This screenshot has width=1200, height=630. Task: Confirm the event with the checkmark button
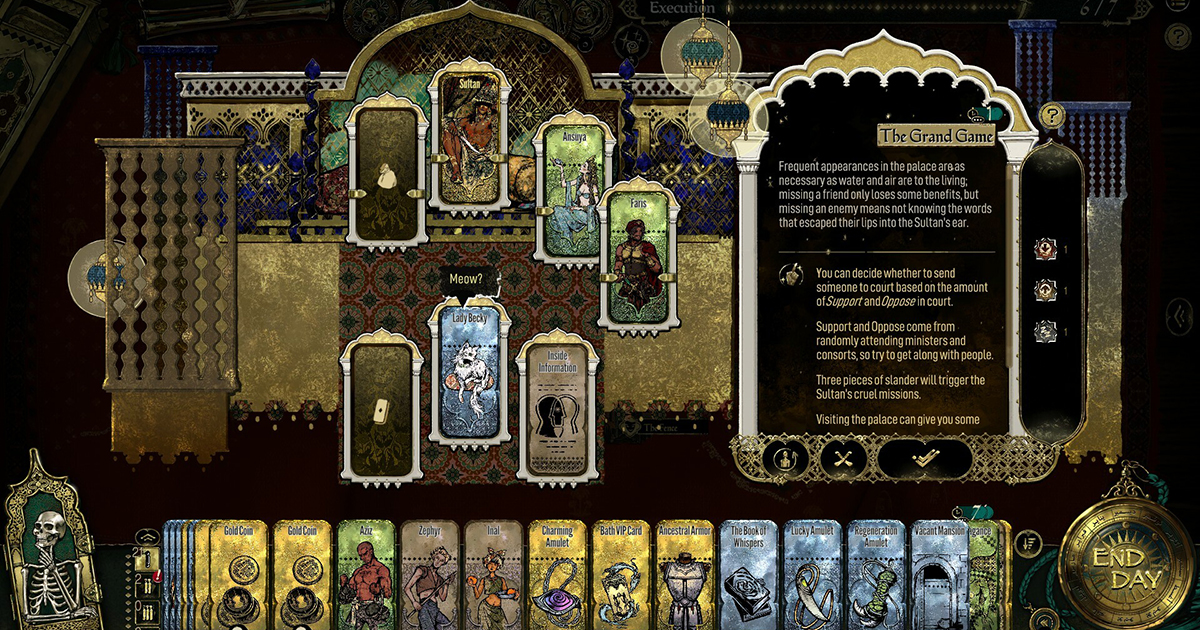pos(924,459)
